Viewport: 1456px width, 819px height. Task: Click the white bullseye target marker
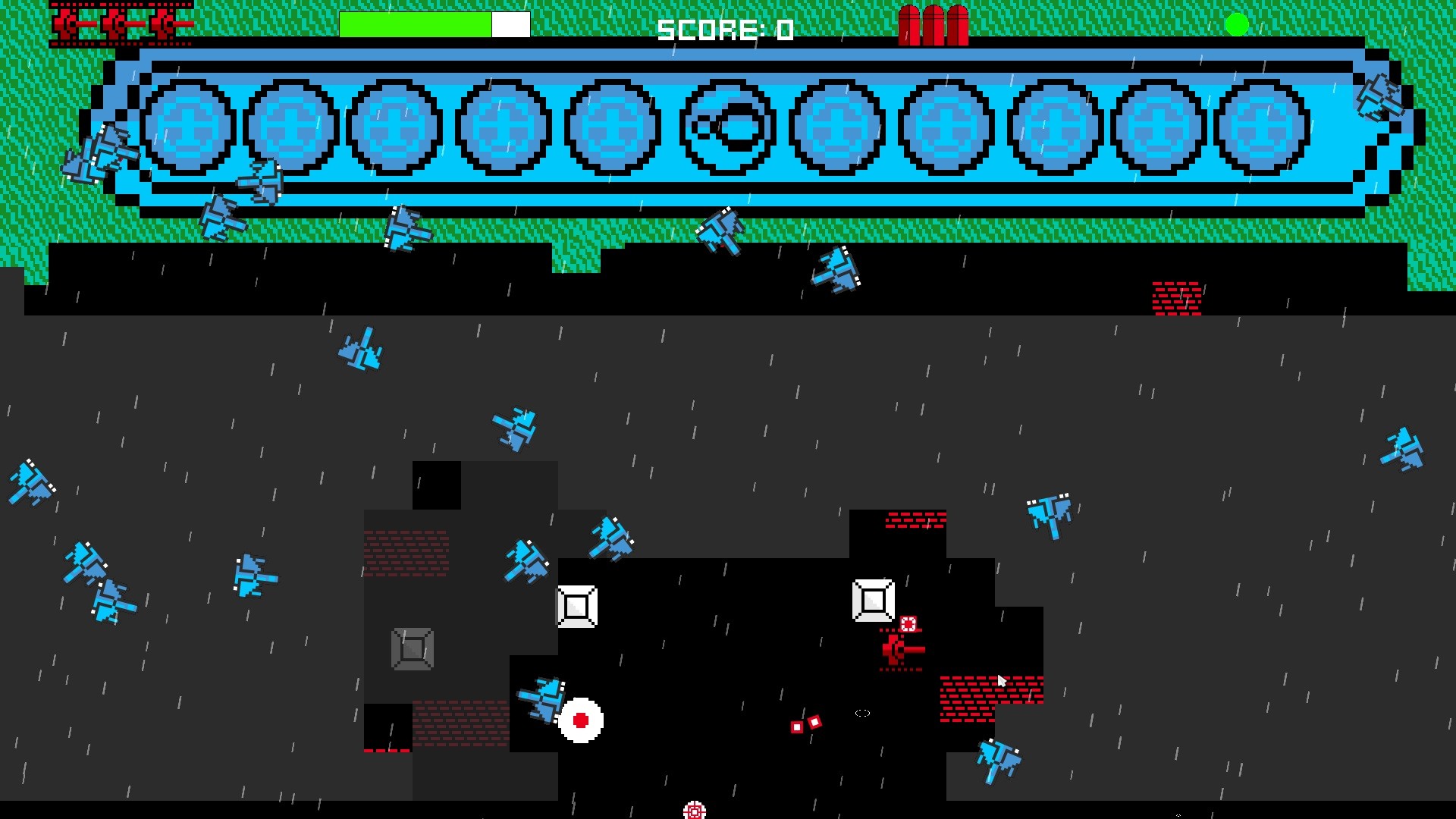(x=580, y=720)
